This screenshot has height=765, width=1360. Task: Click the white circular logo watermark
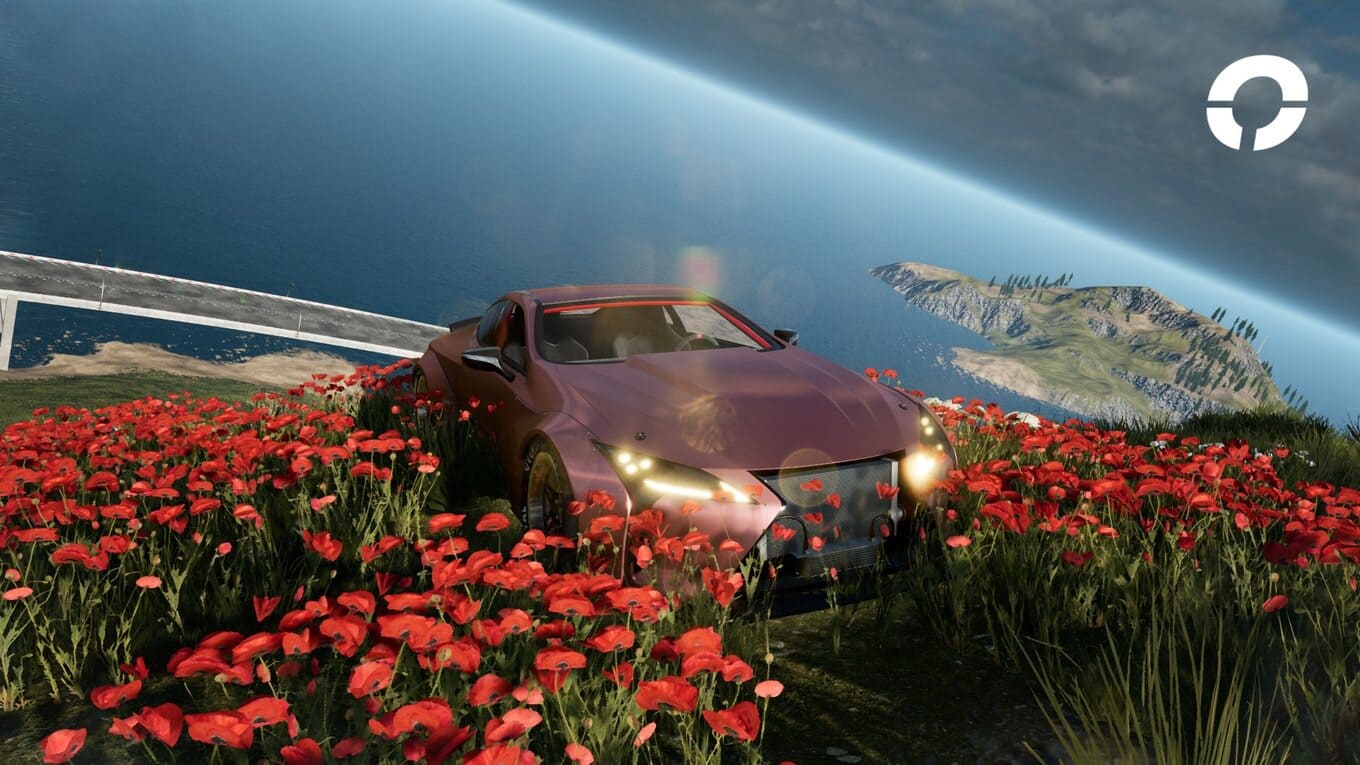pos(1256,102)
